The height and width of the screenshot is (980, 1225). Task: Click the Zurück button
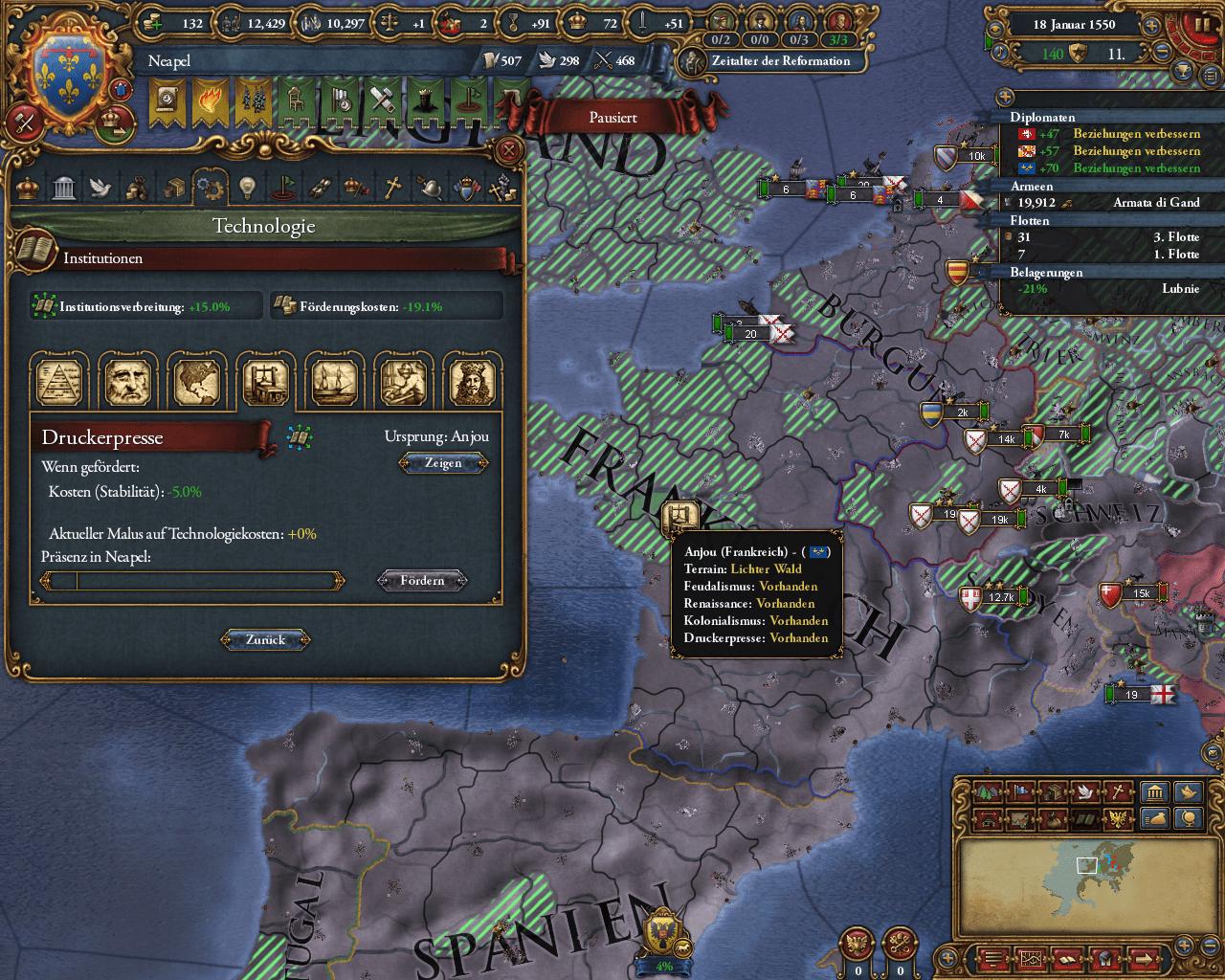click(x=265, y=639)
